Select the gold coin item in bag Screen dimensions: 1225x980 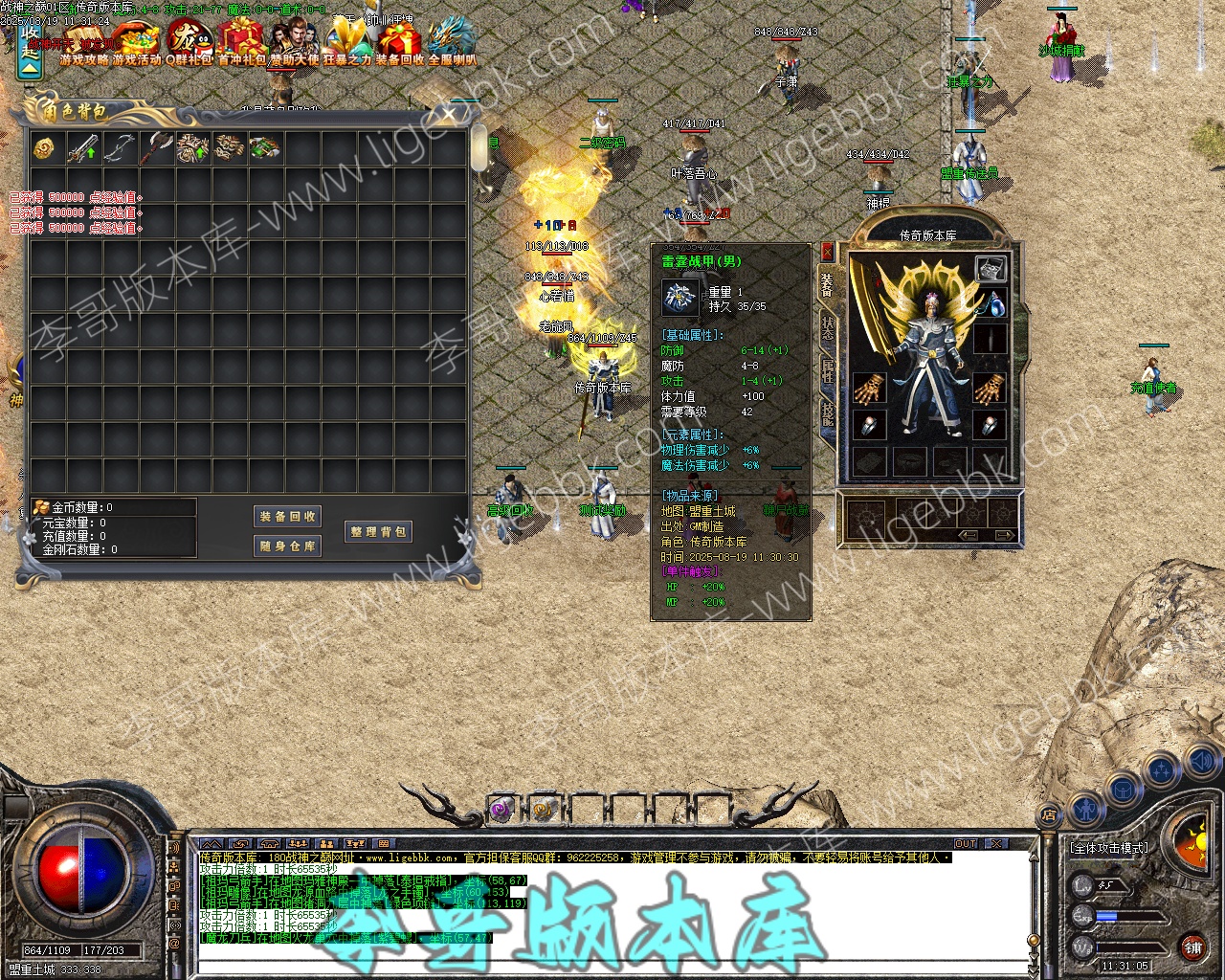46,149
